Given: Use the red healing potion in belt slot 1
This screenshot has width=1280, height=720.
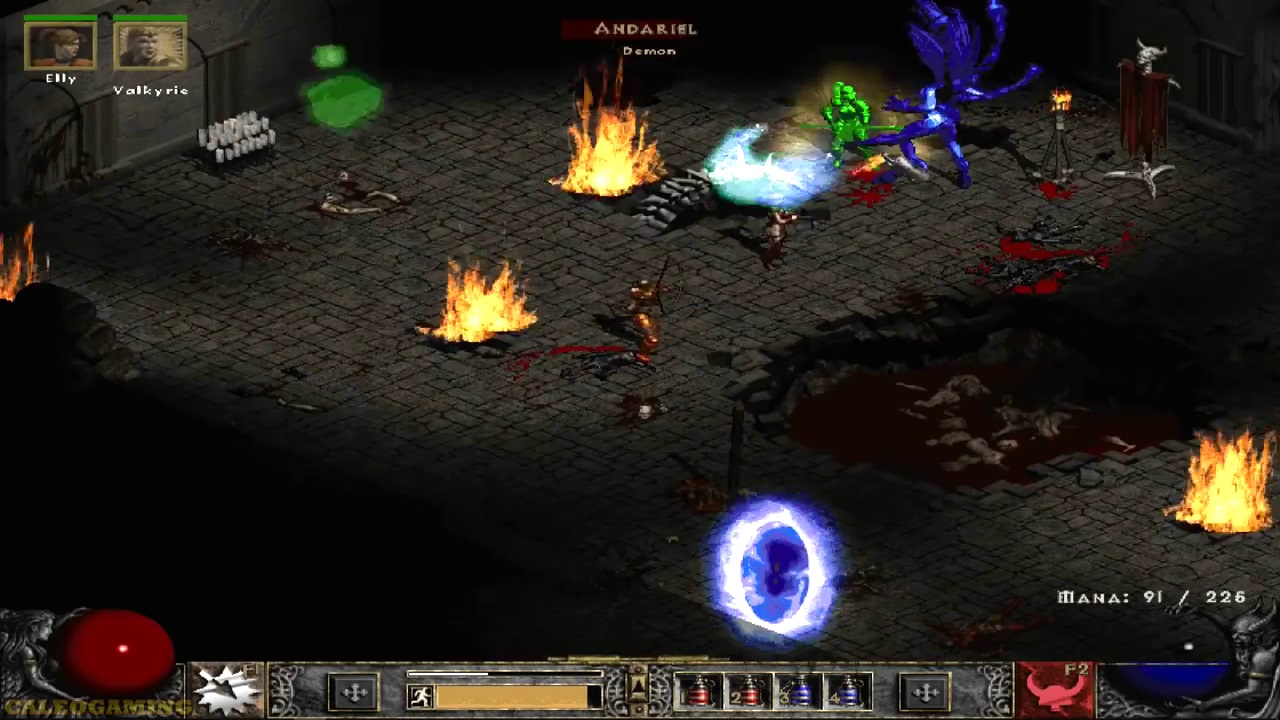Looking at the screenshot, I should [x=698, y=692].
